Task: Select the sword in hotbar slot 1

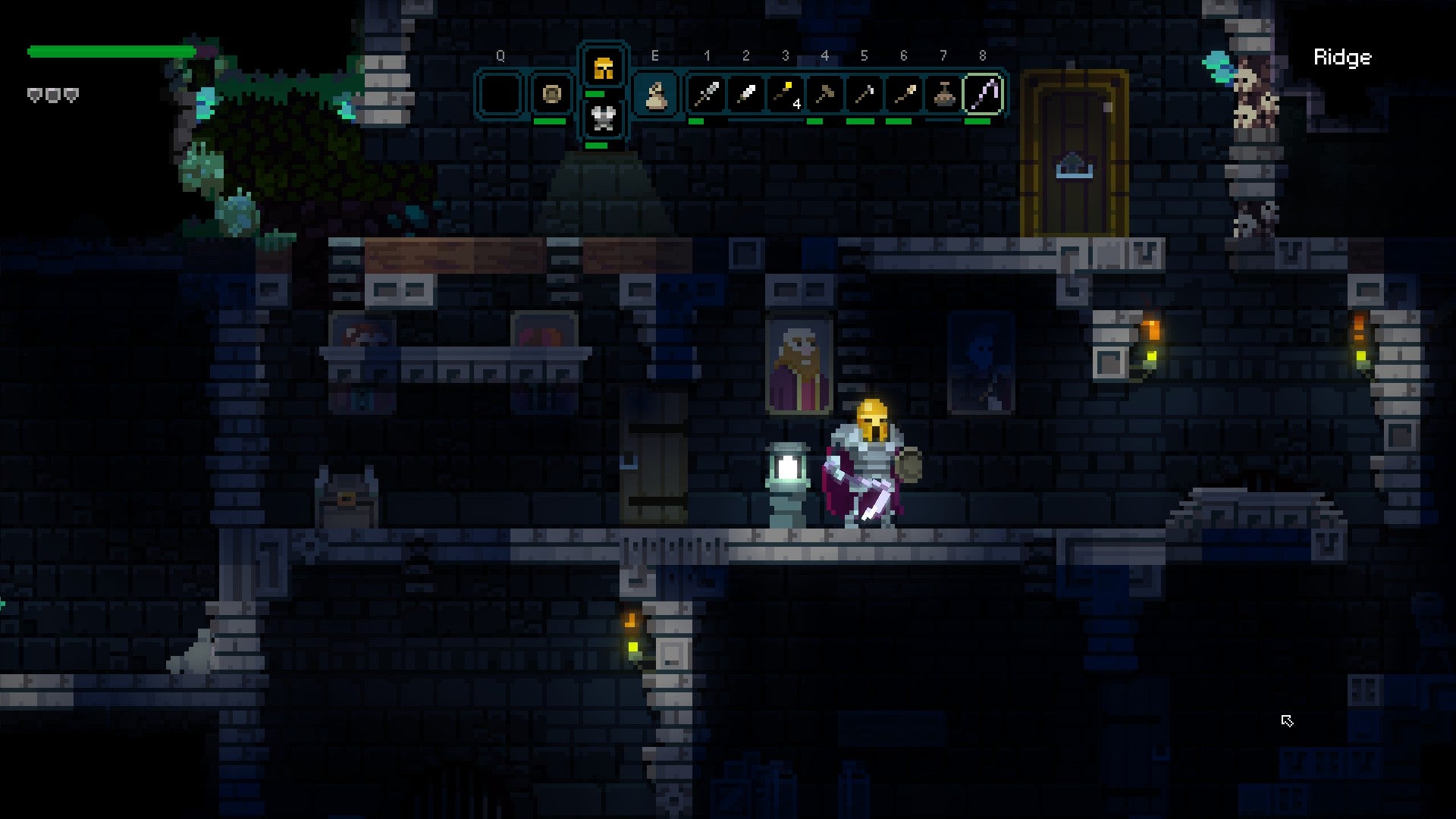Action: (706, 93)
